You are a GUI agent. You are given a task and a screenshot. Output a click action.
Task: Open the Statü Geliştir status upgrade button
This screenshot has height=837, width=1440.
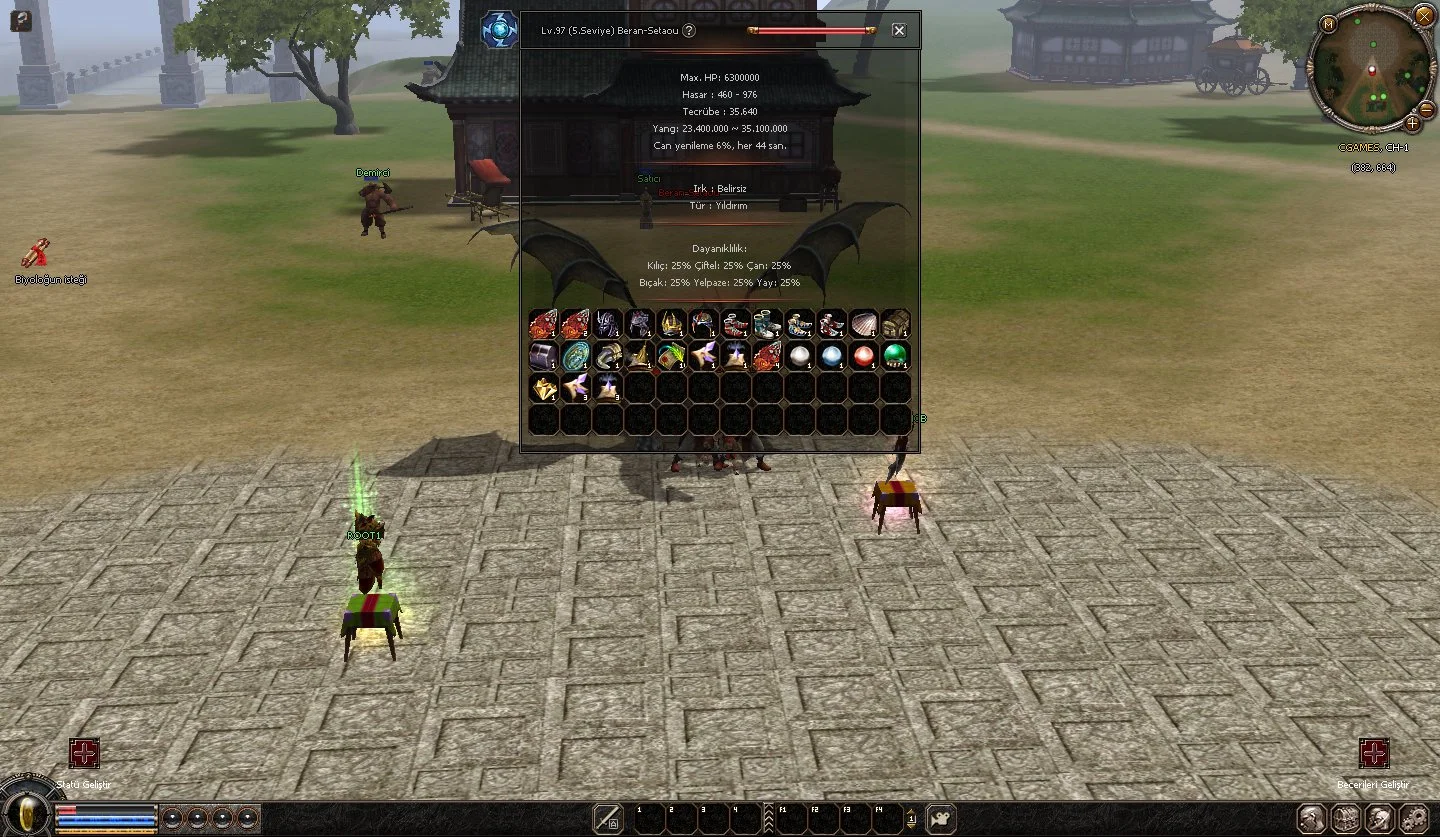84,753
